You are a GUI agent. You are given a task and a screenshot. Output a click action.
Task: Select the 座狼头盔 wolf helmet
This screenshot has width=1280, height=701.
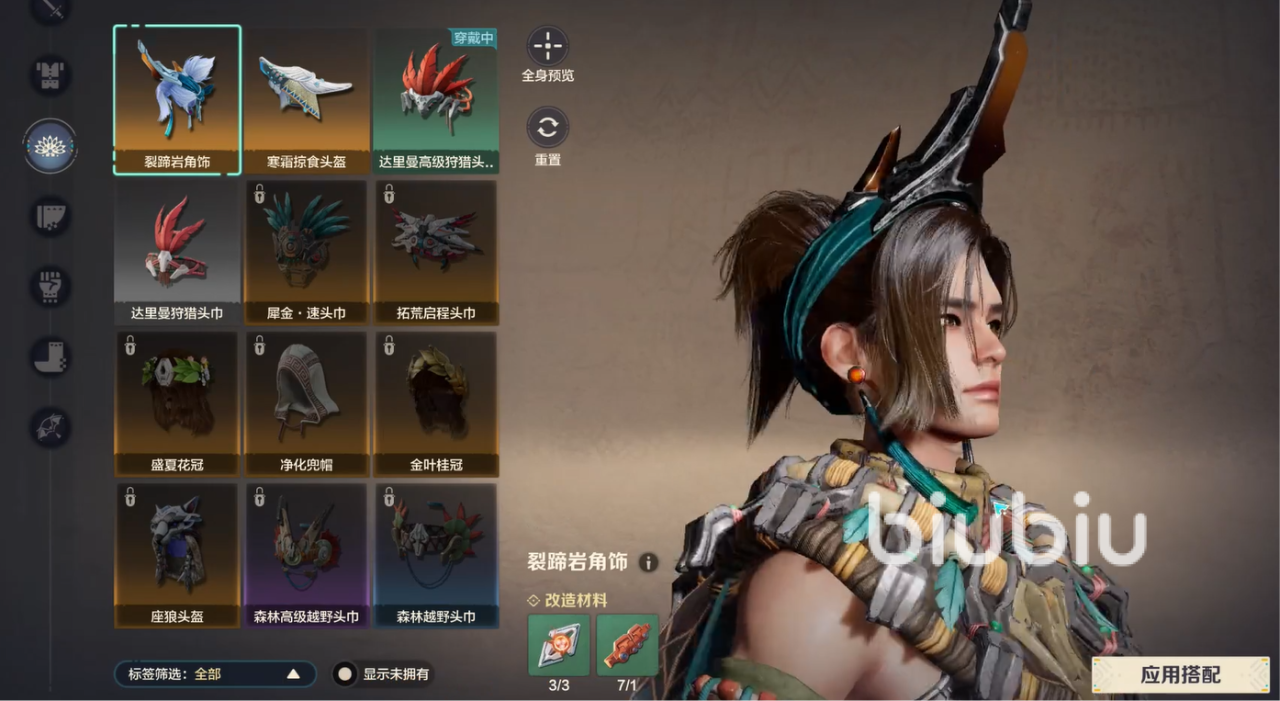coord(177,555)
